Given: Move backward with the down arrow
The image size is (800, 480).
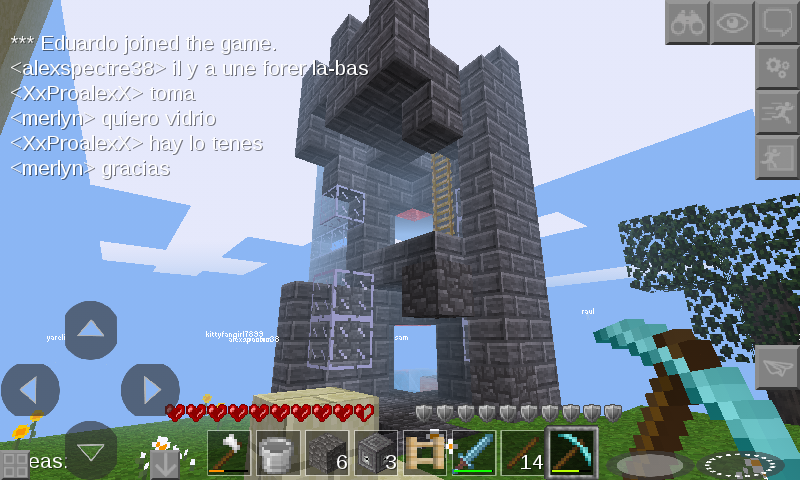Looking at the screenshot, I should click(x=91, y=449).
